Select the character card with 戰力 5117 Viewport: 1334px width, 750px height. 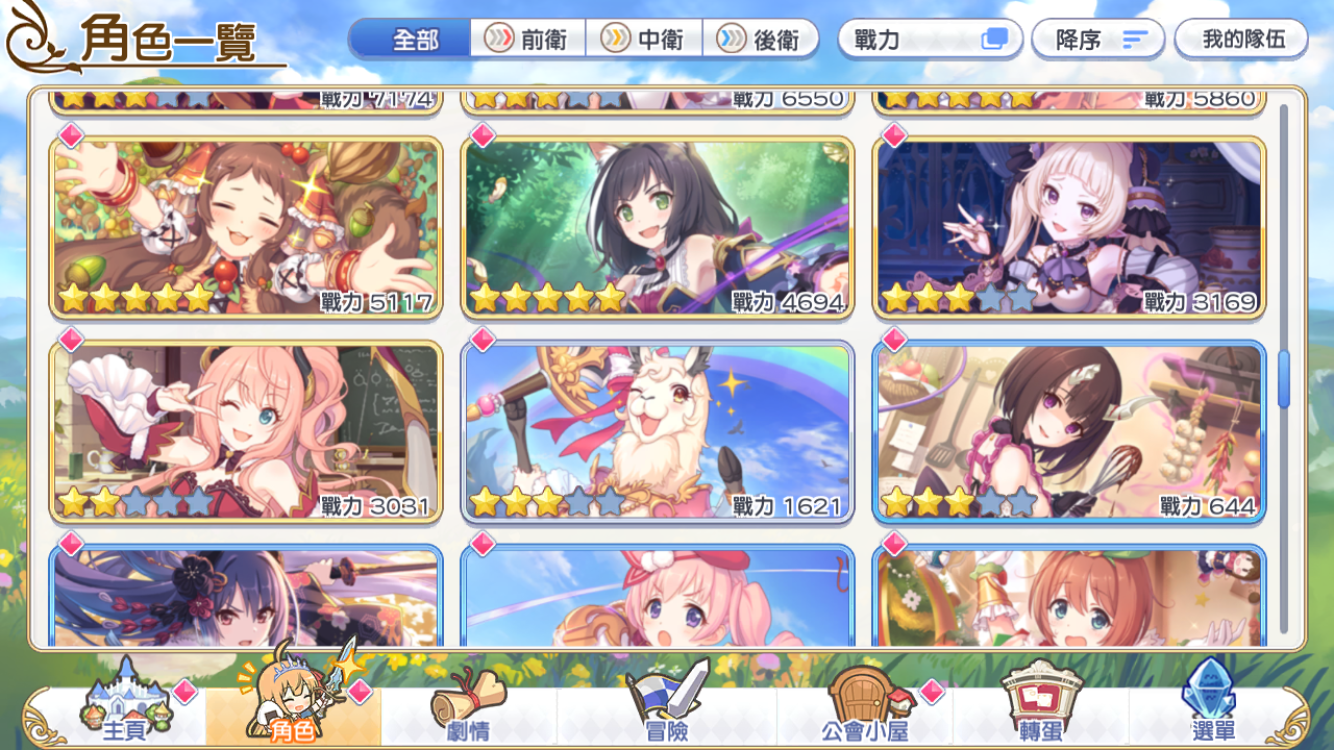click(x=246, y=228)
